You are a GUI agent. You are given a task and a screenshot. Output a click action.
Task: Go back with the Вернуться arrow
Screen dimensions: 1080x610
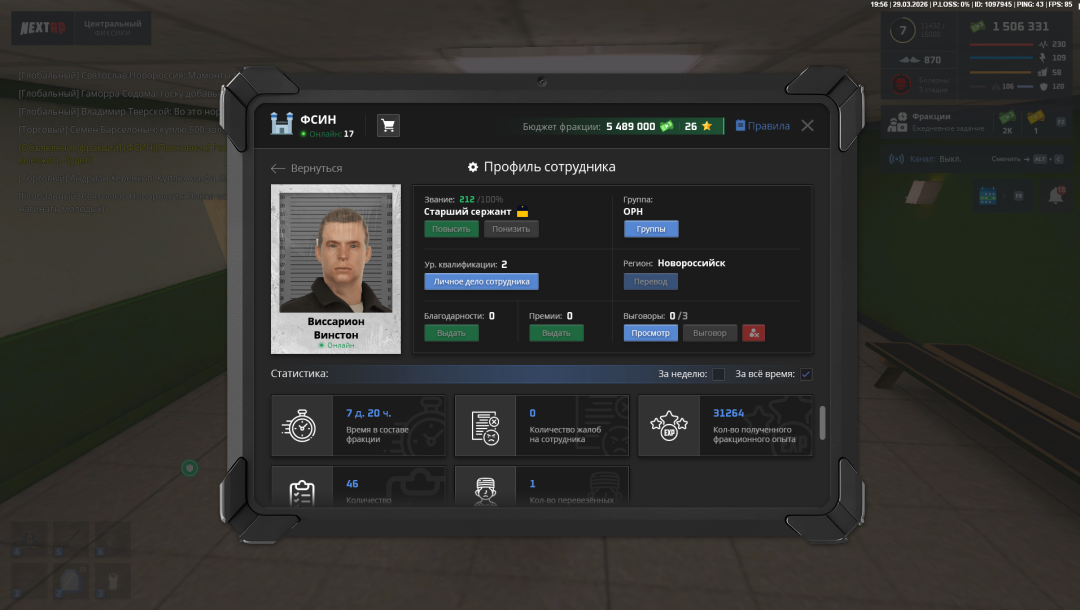pyautogui.click(x=307, y=168)
